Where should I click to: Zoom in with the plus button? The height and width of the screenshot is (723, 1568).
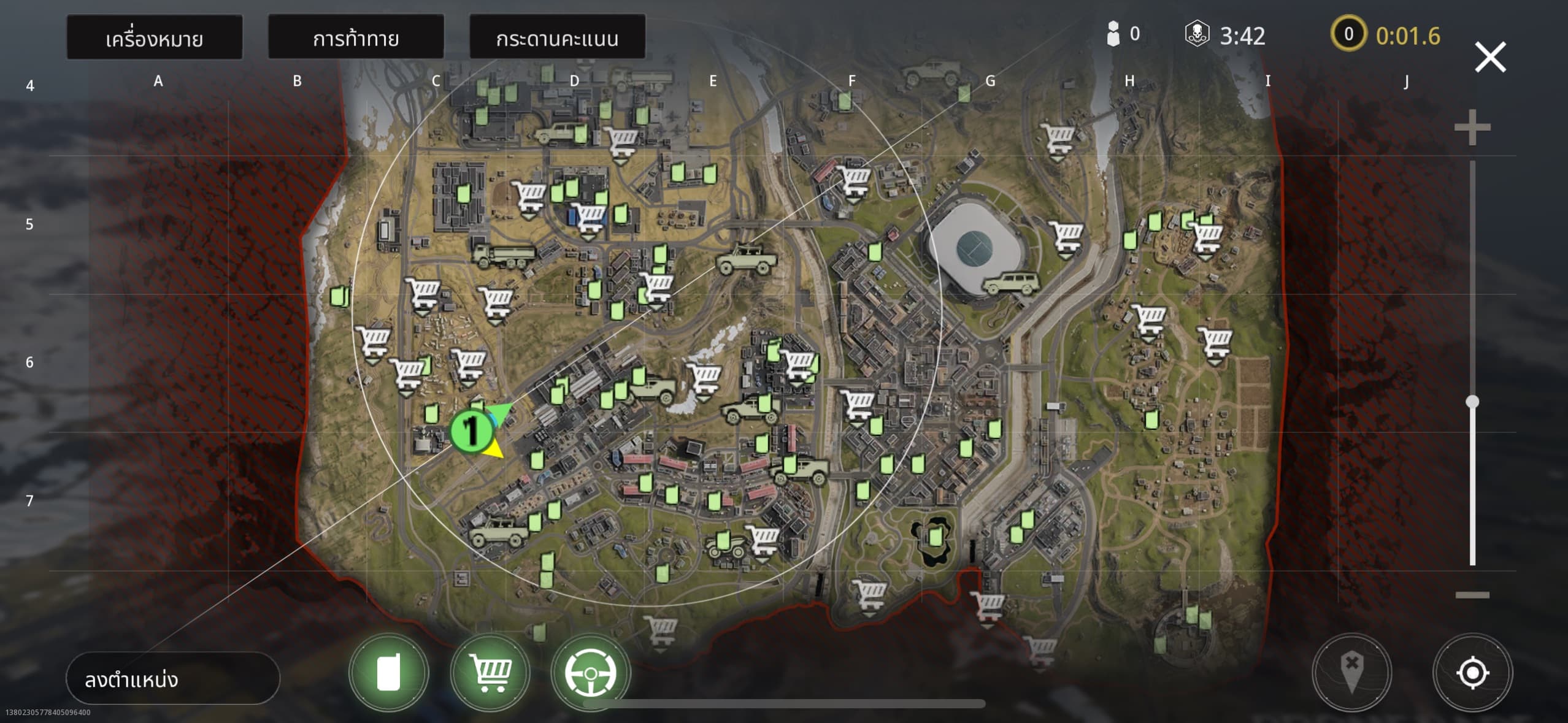[x=1472, y=128]
